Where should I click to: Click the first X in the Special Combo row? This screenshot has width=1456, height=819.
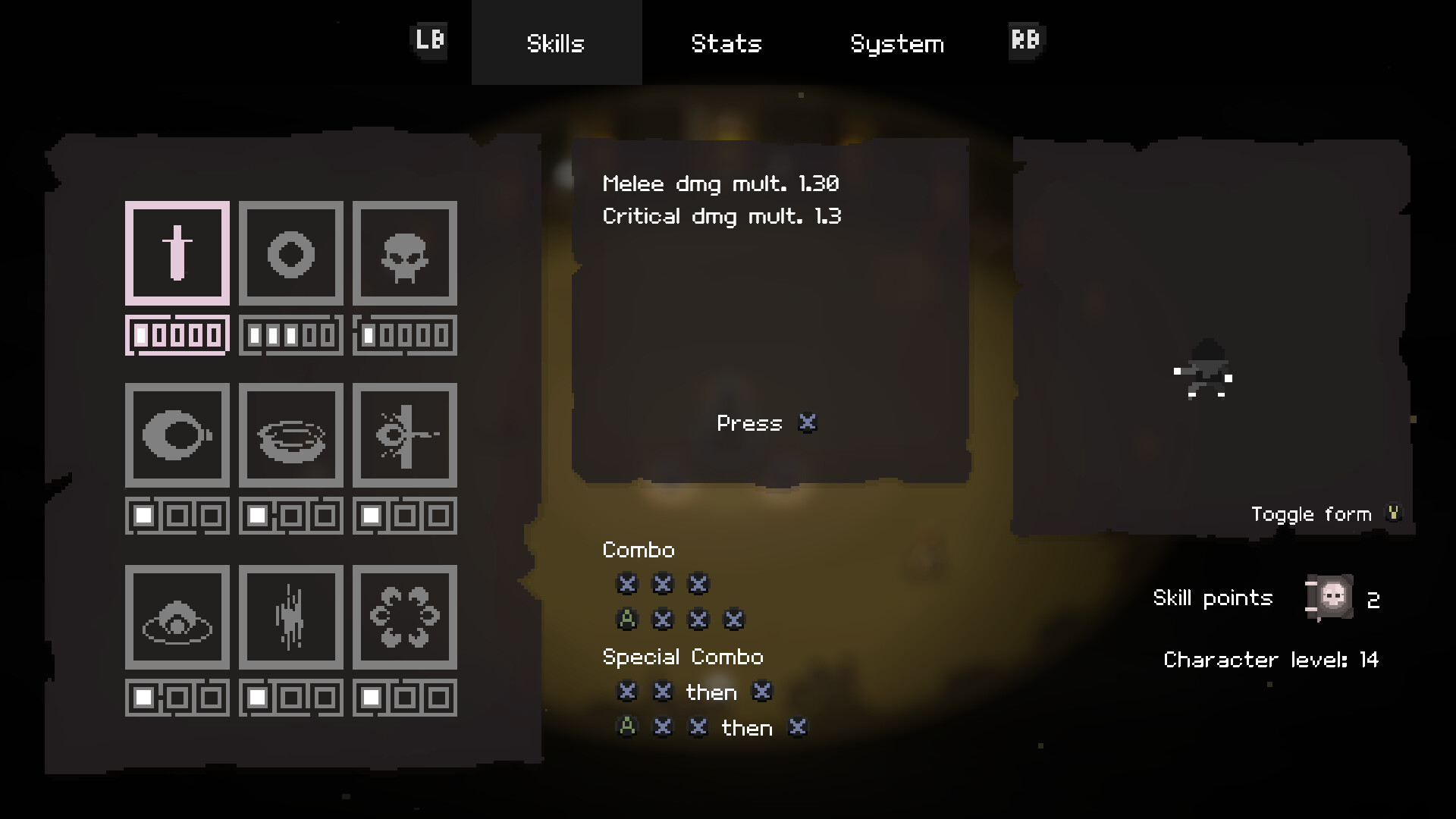[x=626, y=692]
